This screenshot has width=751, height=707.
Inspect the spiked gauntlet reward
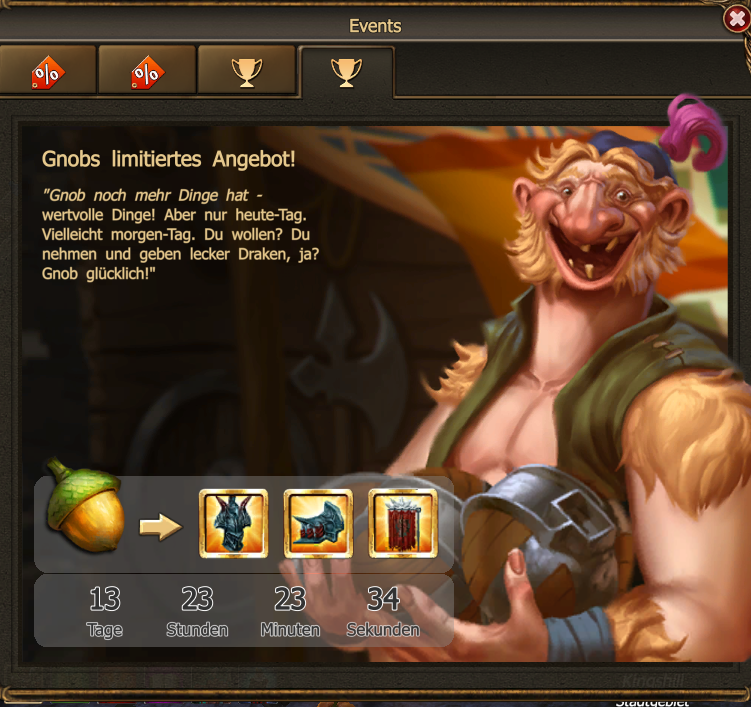coord(318,523)
